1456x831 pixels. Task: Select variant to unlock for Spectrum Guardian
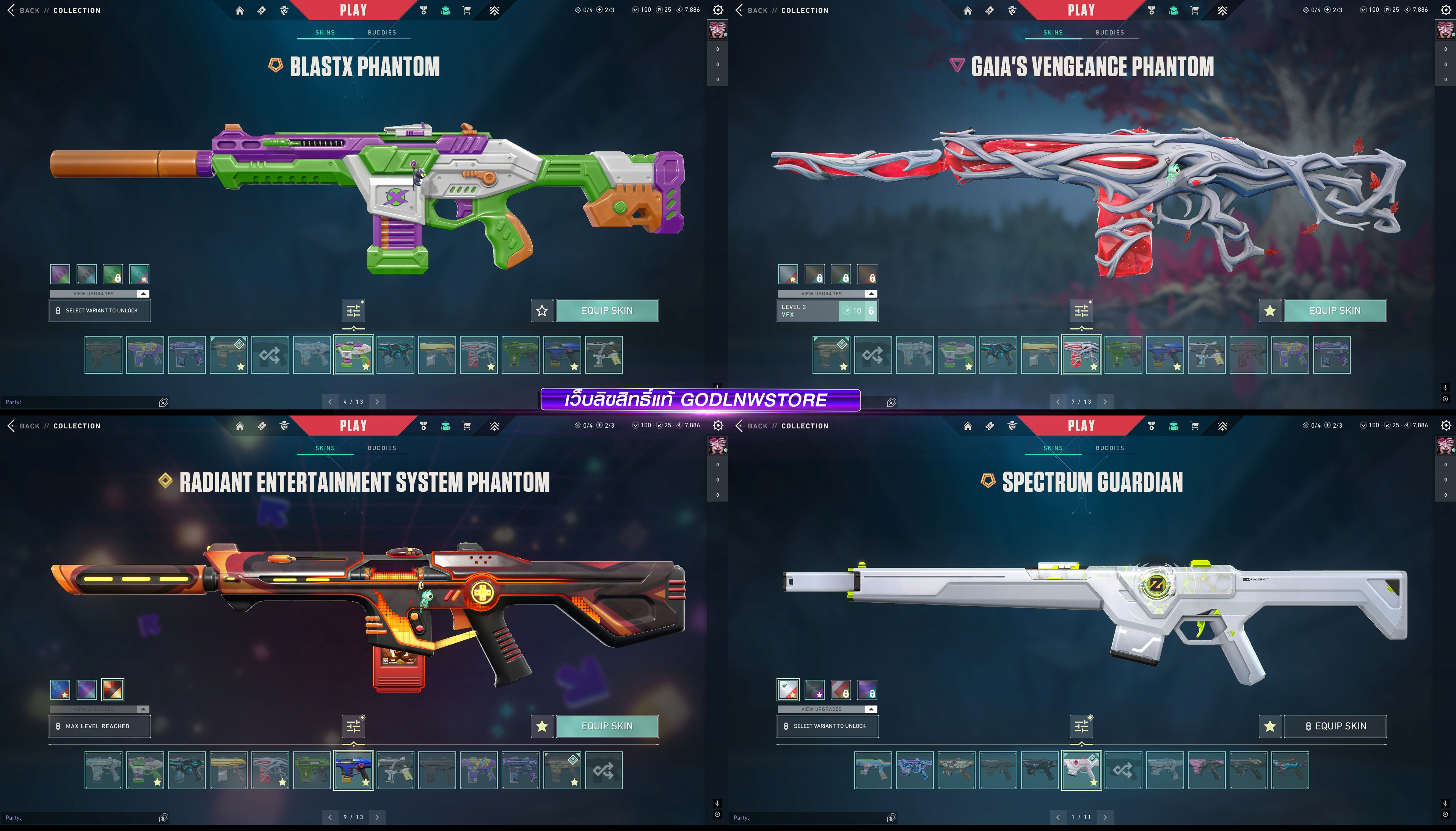827,726
